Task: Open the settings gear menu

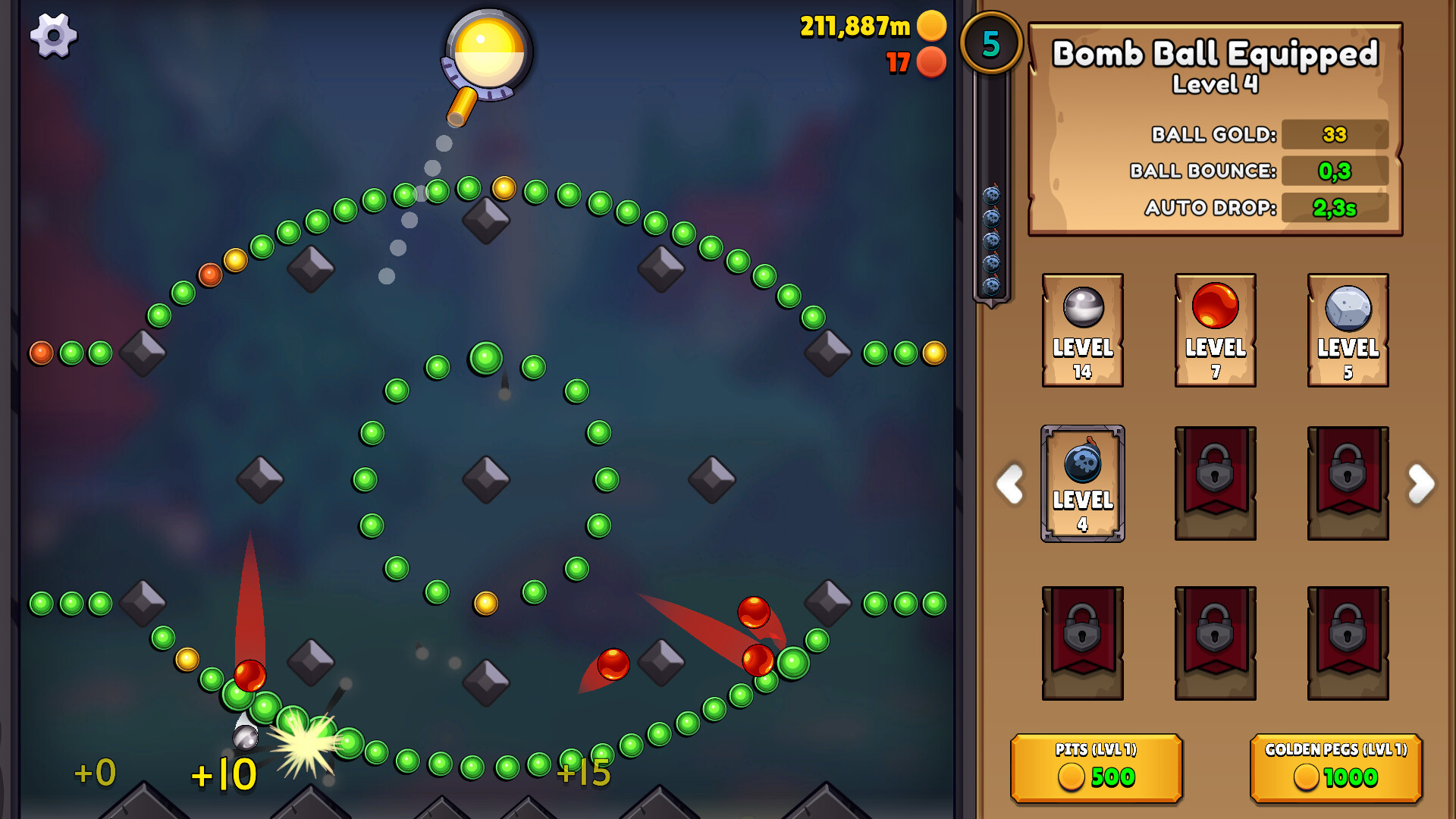Action: (53, 36)
